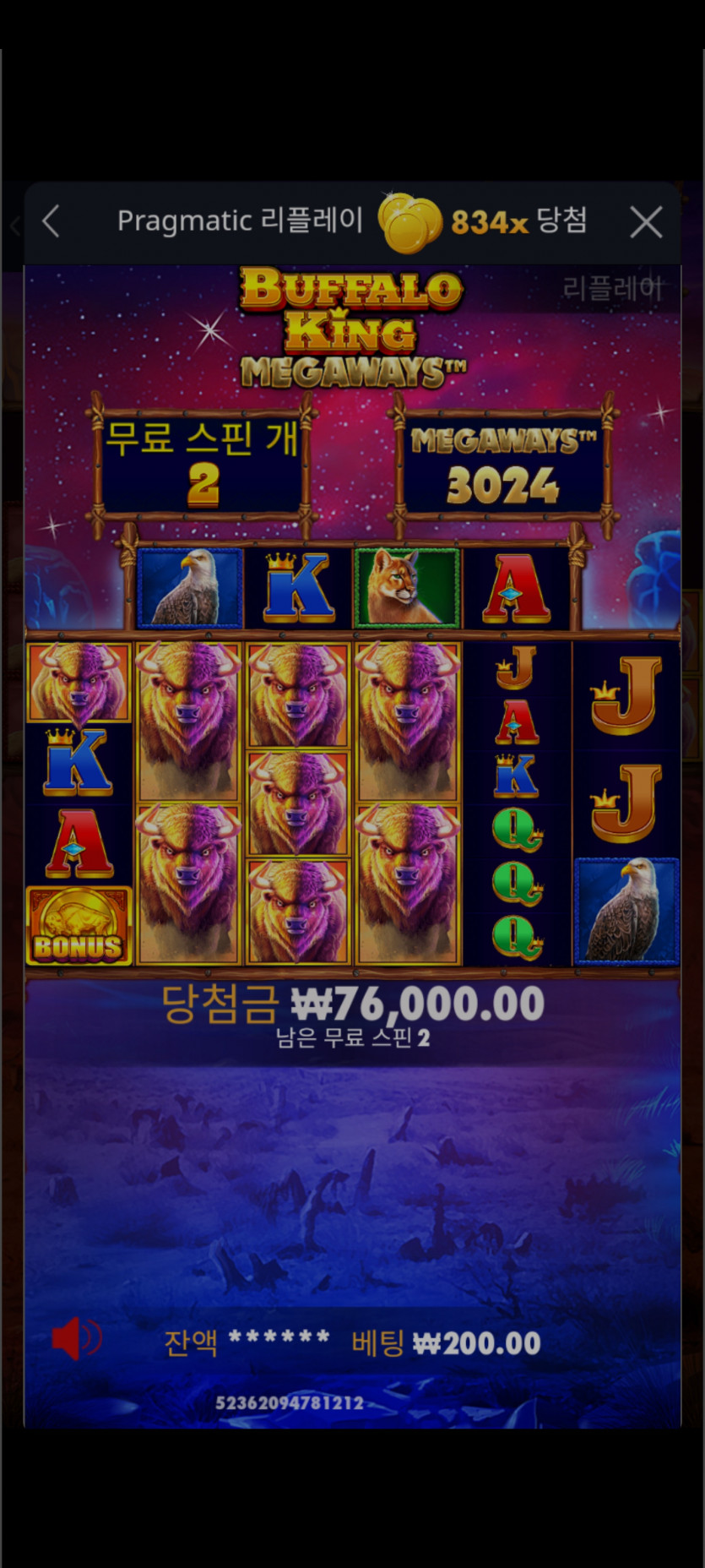This screenshot has width=705, height=1568.
Task: Go back with the left arrow
Action: coord(52,222)
